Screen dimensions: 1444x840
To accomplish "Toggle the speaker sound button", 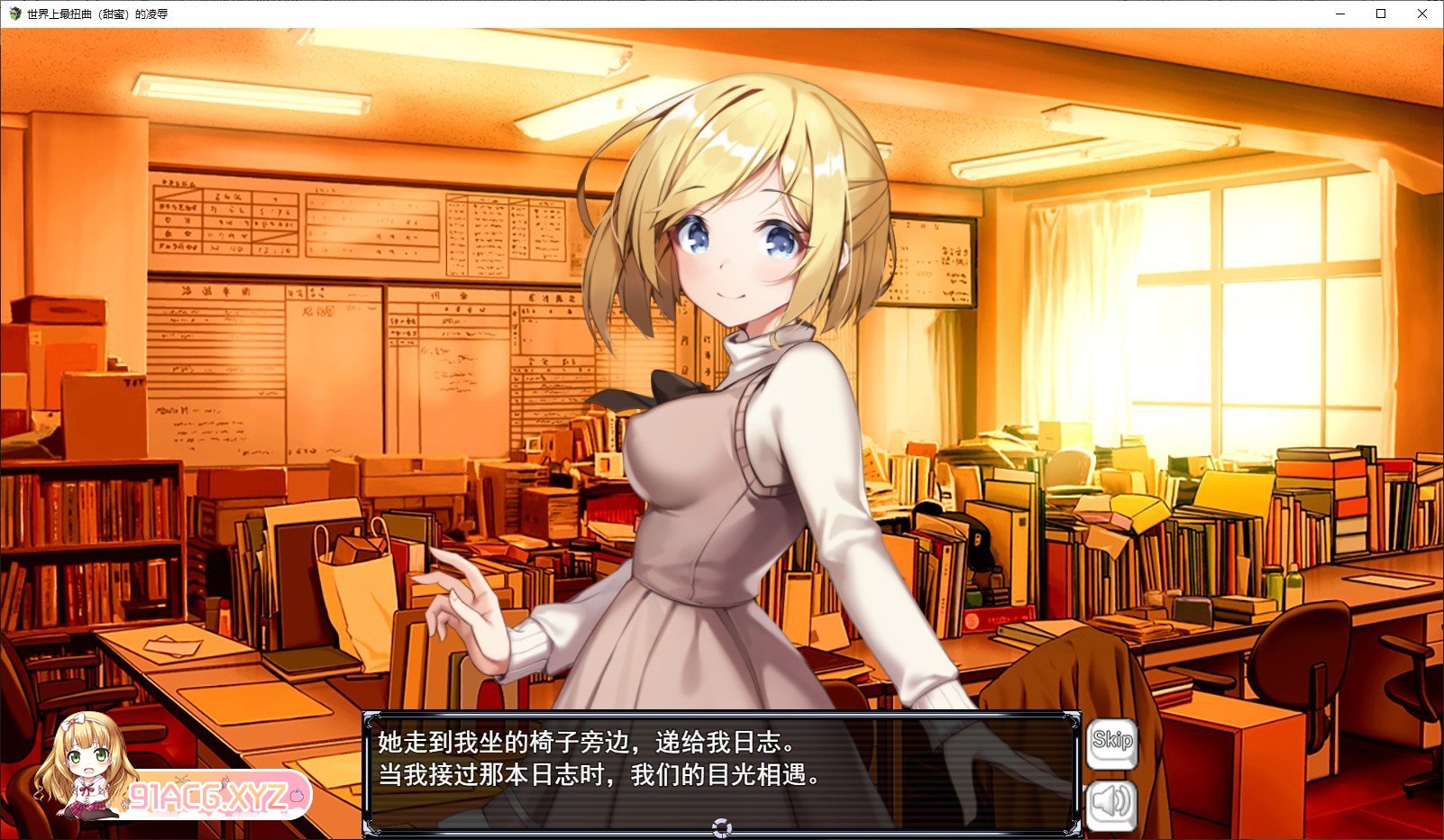I will point(1111,803).
